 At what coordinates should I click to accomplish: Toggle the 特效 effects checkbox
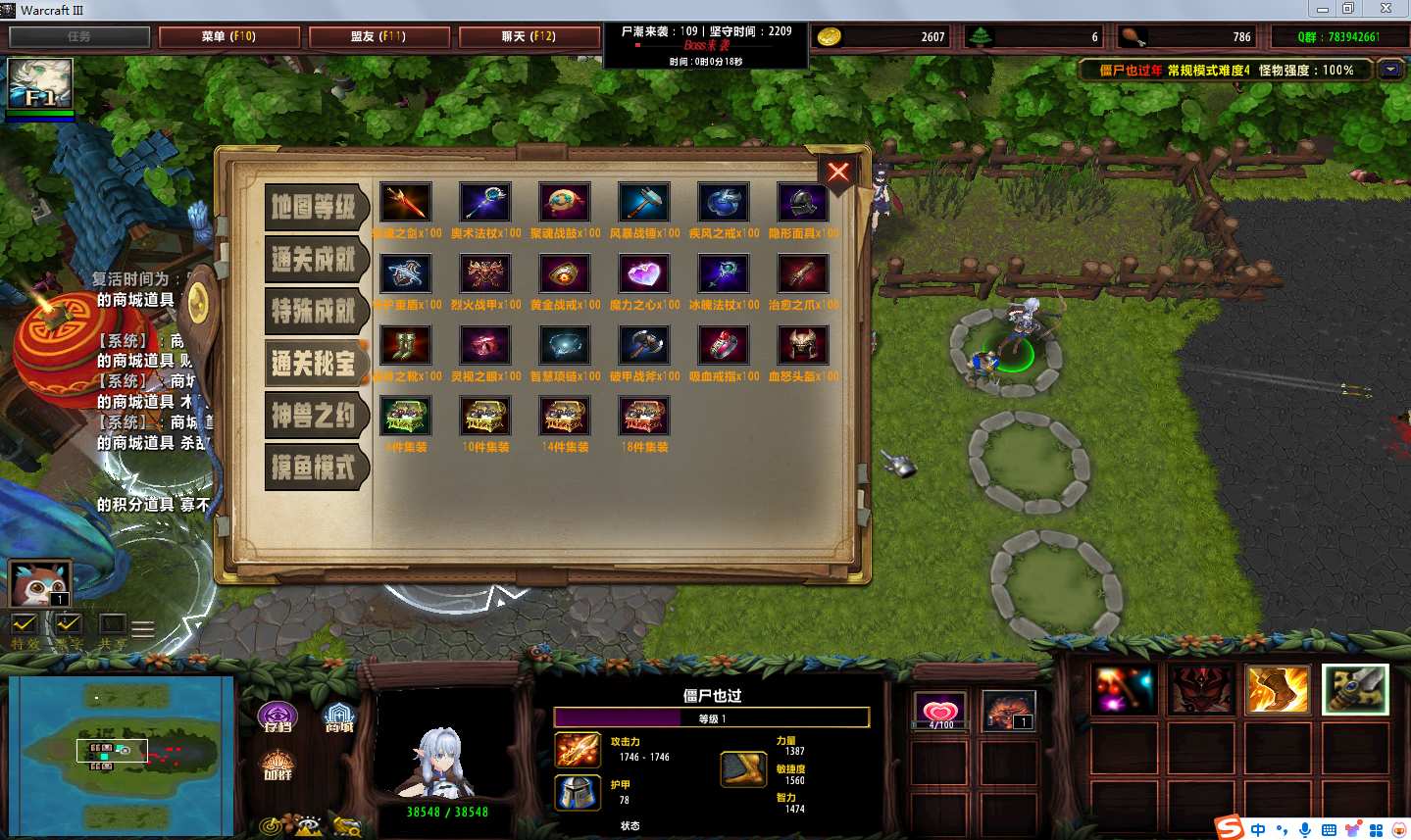[25, 624]
